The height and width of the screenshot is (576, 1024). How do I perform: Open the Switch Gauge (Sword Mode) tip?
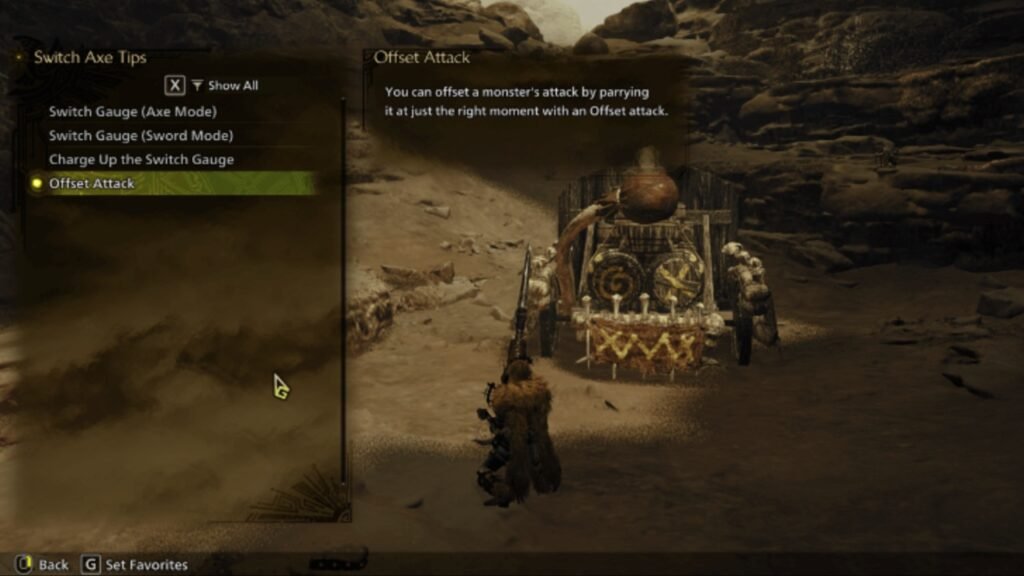click(141, 135)
